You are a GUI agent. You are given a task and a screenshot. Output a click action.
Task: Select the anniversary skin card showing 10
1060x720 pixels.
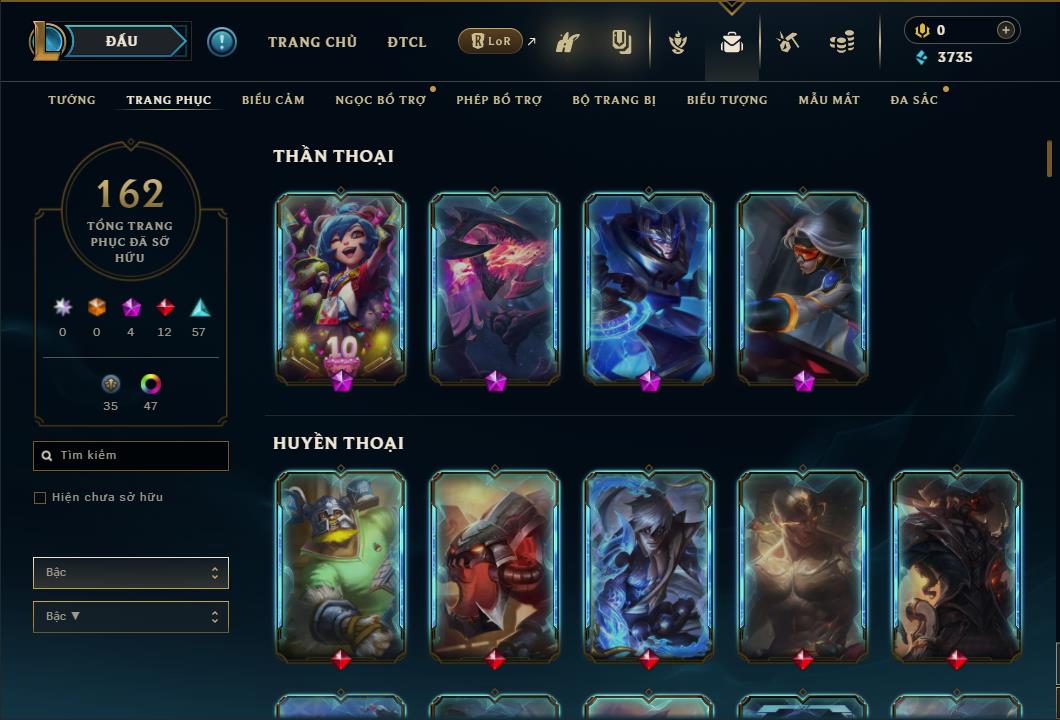(341, 288)
